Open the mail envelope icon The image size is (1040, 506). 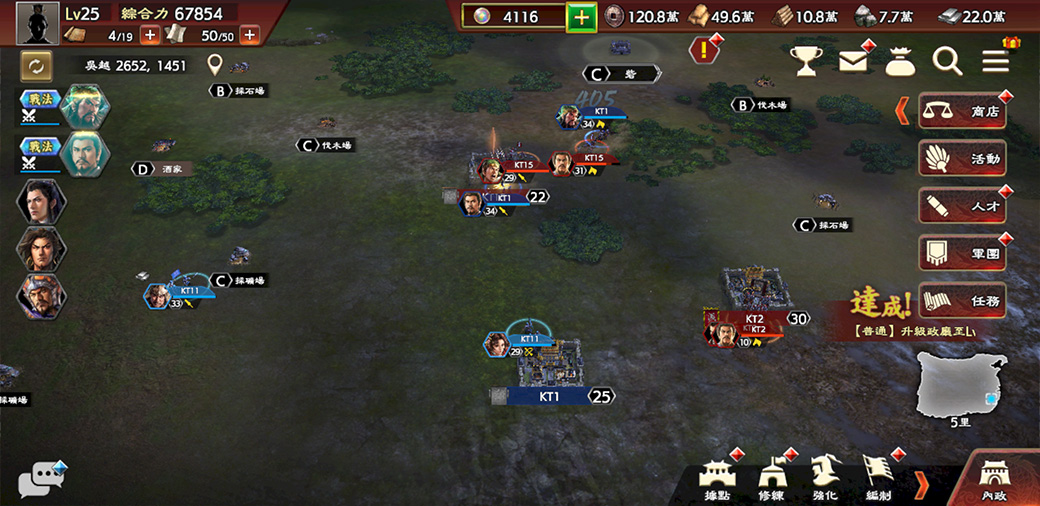(x=853, y=62)
